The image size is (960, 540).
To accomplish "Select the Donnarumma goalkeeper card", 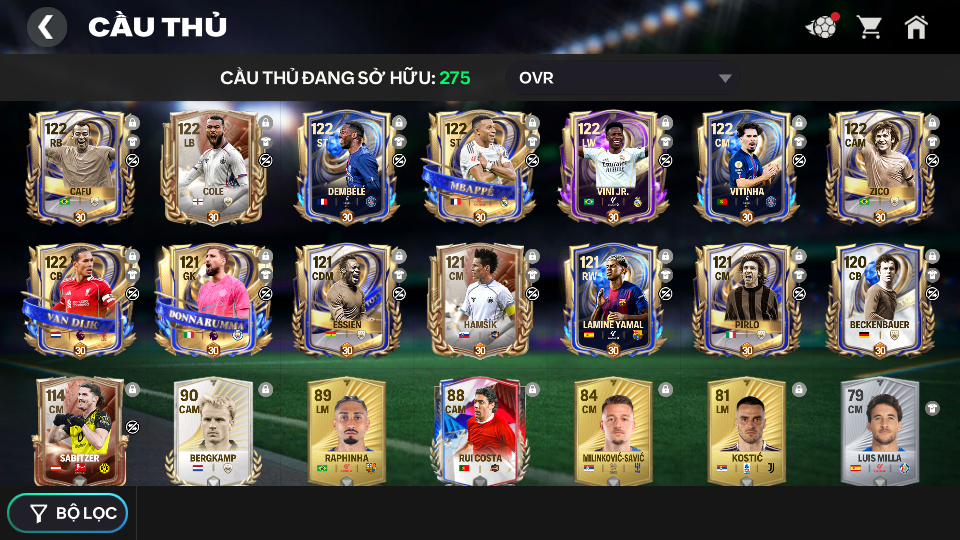I will point(213,300).
